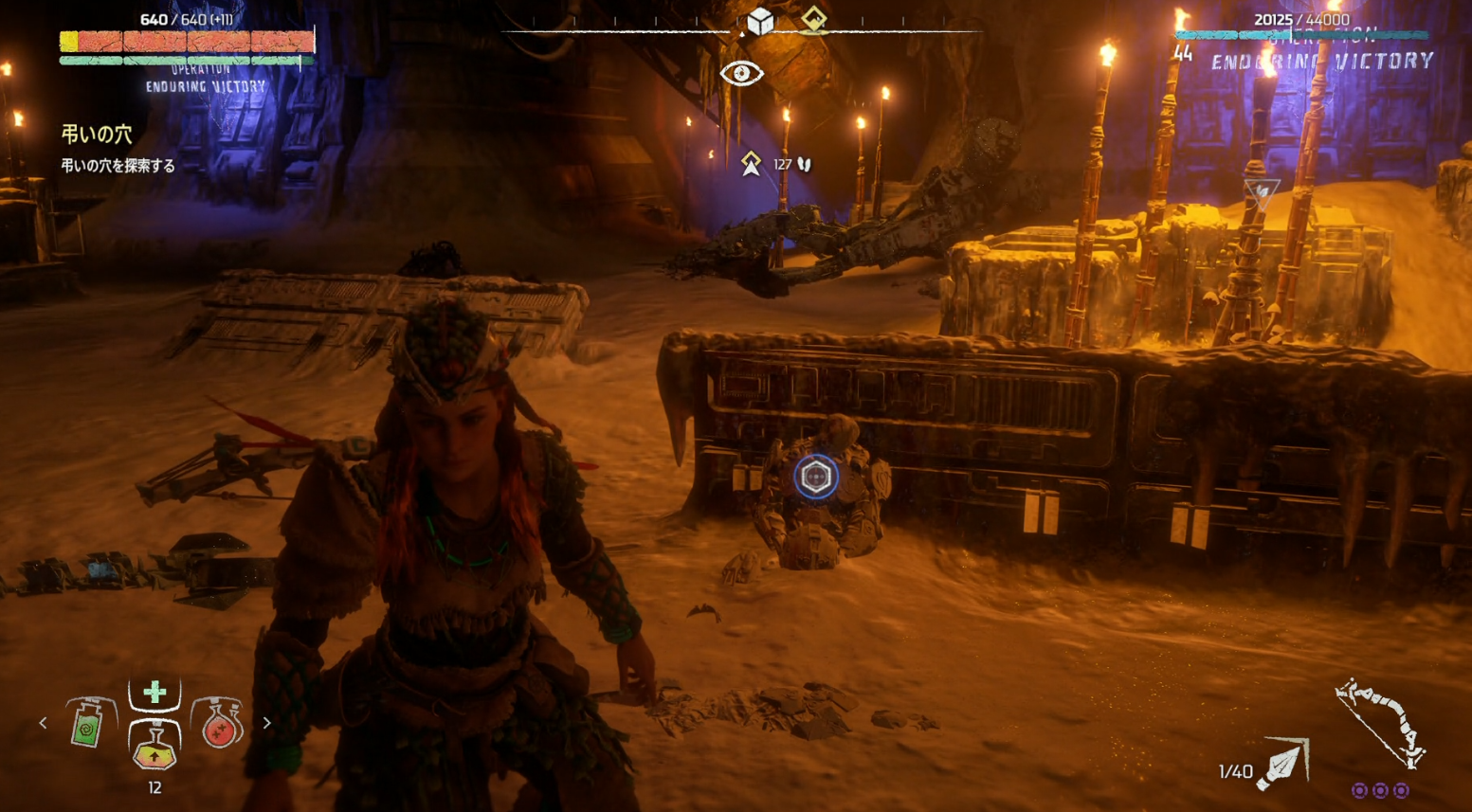Select the white cube marker on compass

tap(760, 21)
